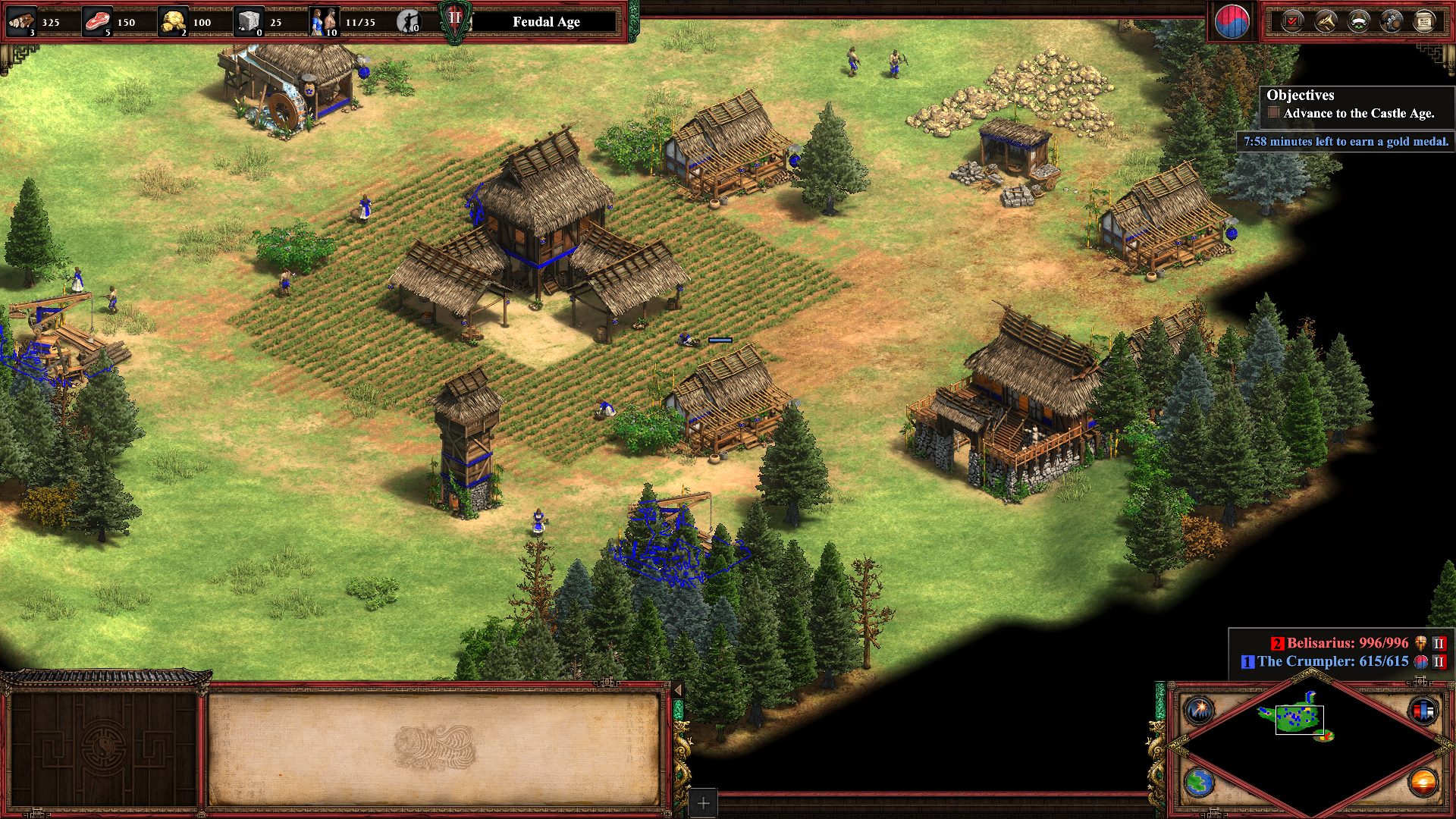Screen dimensions: 1456x819
Task: Click the gold resource icon
Action: coord(172,21)
